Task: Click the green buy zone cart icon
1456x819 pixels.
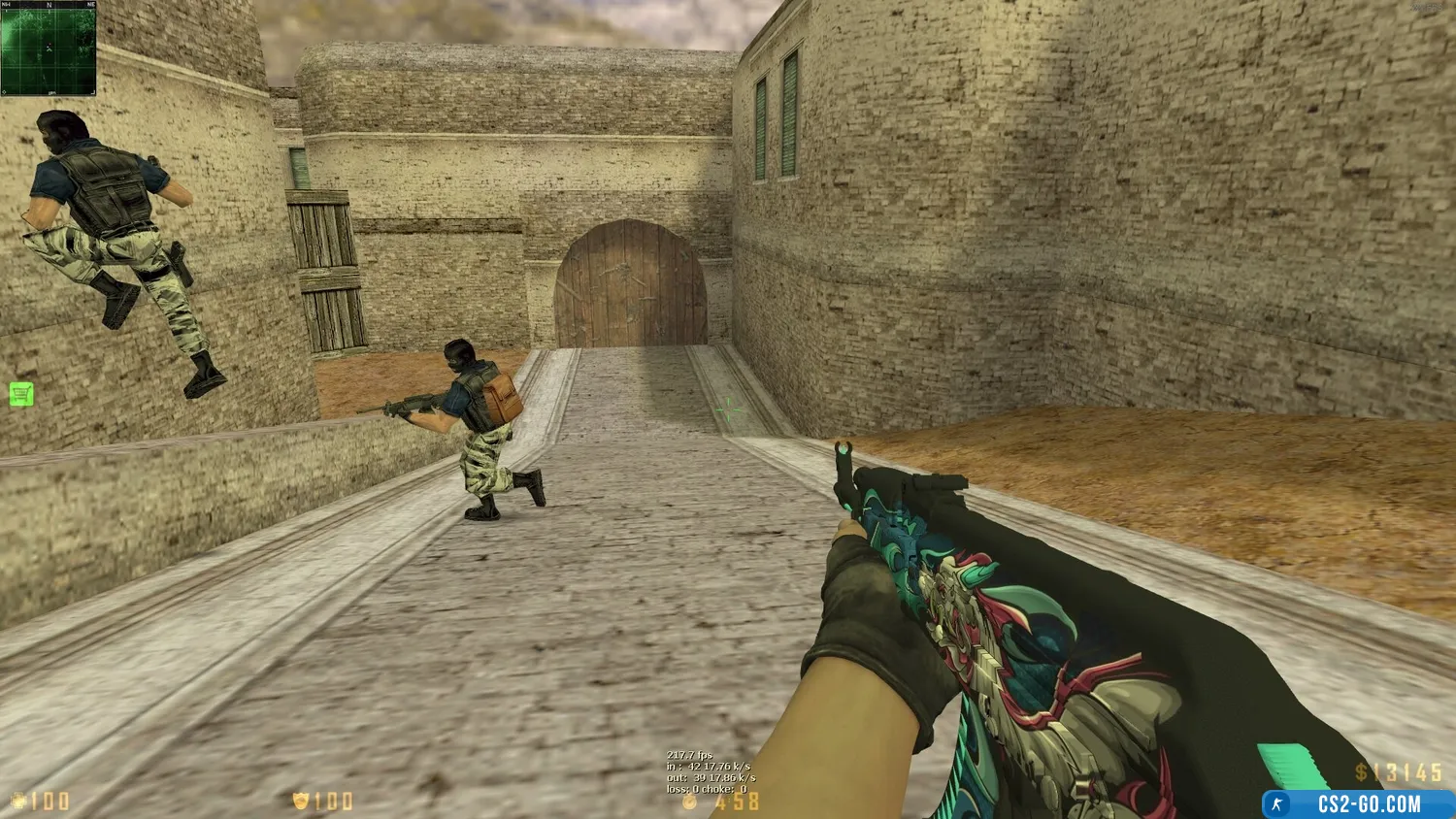Action: click(x=21, y=394)
